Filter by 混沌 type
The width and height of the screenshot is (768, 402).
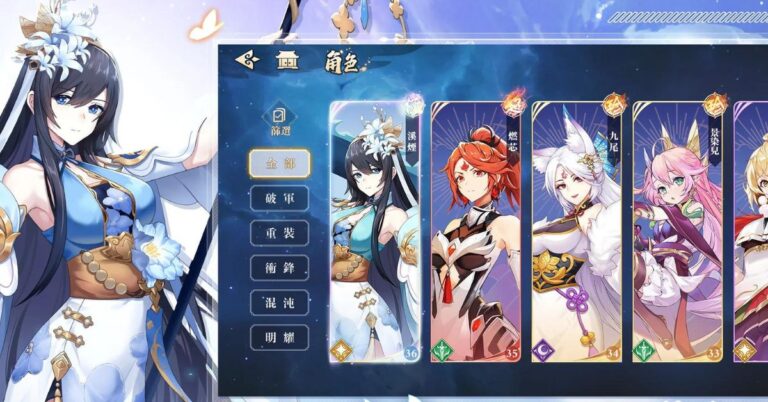pyautogui.click(x=279, y=302)
